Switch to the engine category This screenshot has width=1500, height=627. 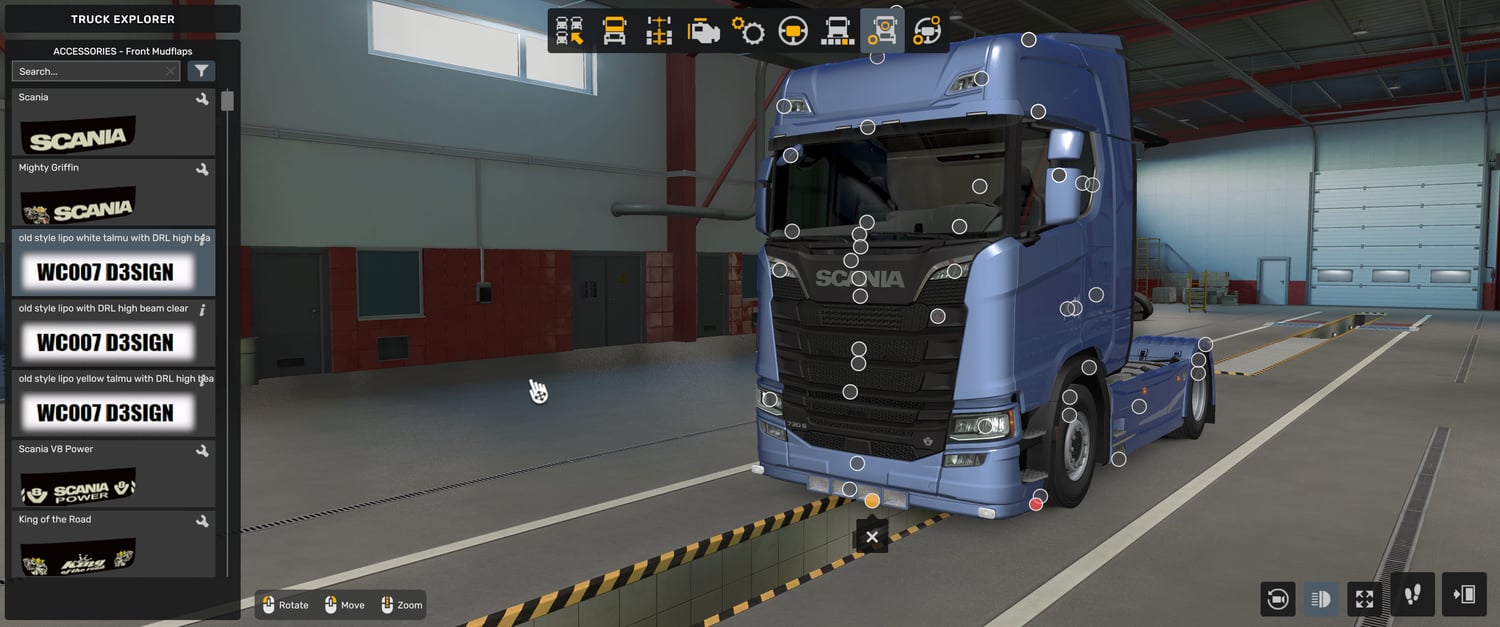tap(703, 31)
